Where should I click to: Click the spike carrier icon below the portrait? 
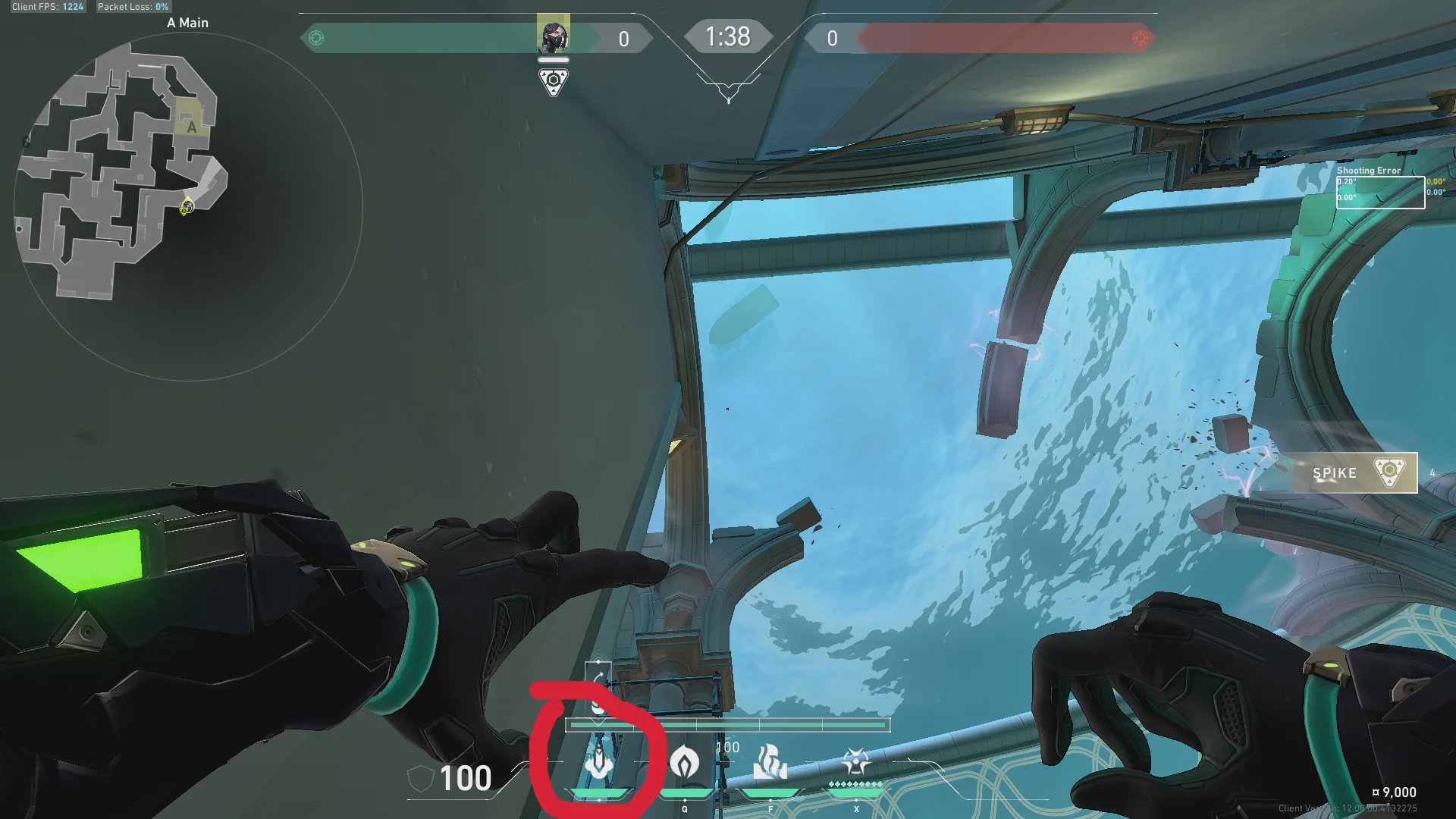553,82
